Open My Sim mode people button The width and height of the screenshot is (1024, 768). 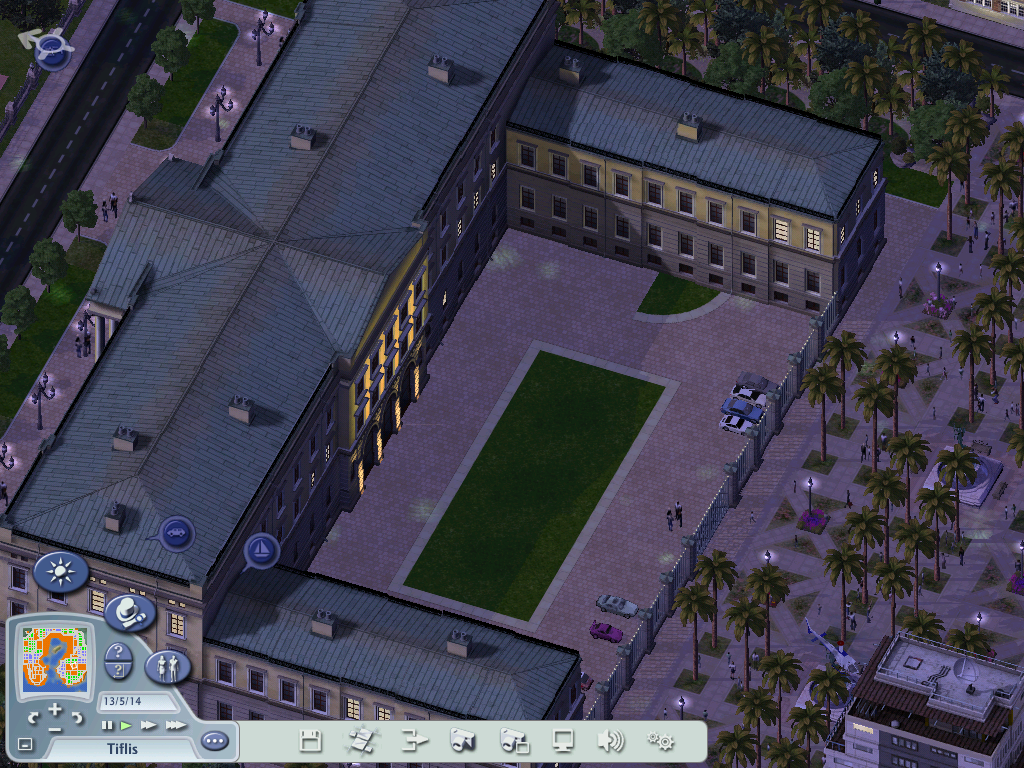[167, 666]
